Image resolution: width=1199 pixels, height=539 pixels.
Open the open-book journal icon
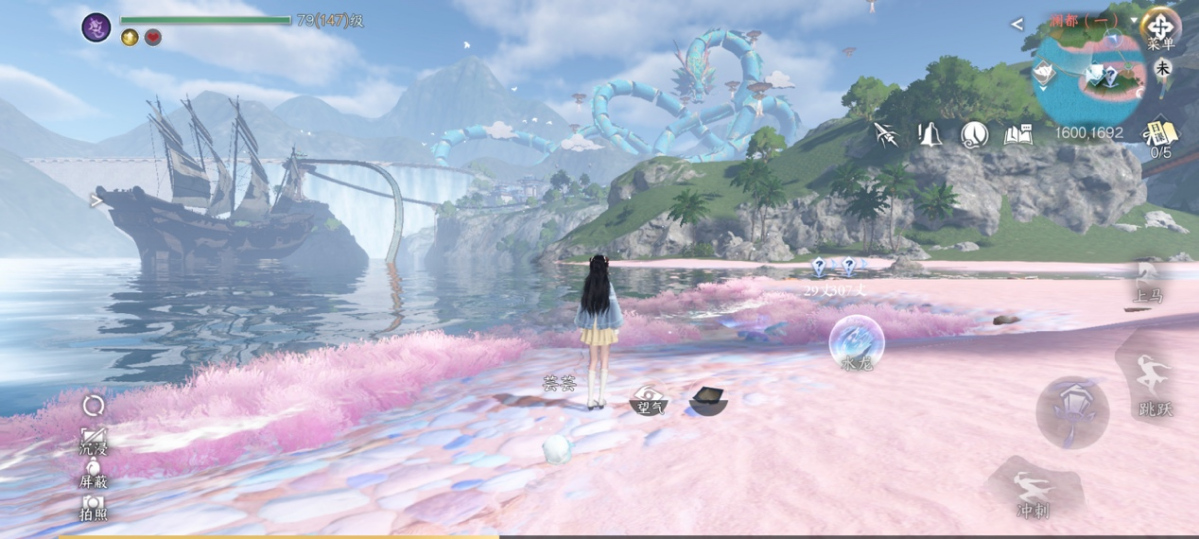click(x=1018, y=134)
